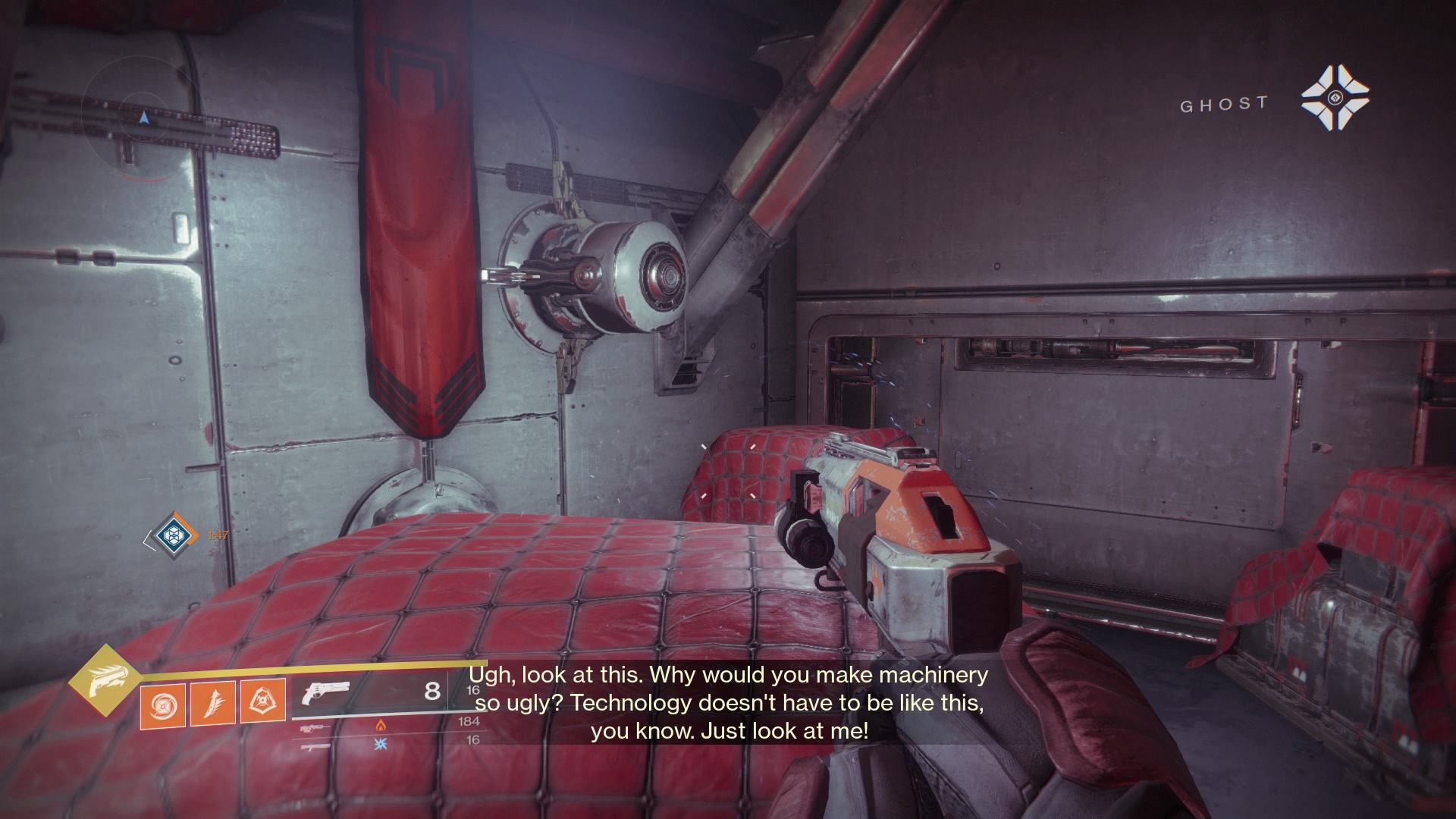The height and width of the screenshot is (819, 1456).
Task: Select the swirling grenade ability icon
Action: [x=162, y=704]
